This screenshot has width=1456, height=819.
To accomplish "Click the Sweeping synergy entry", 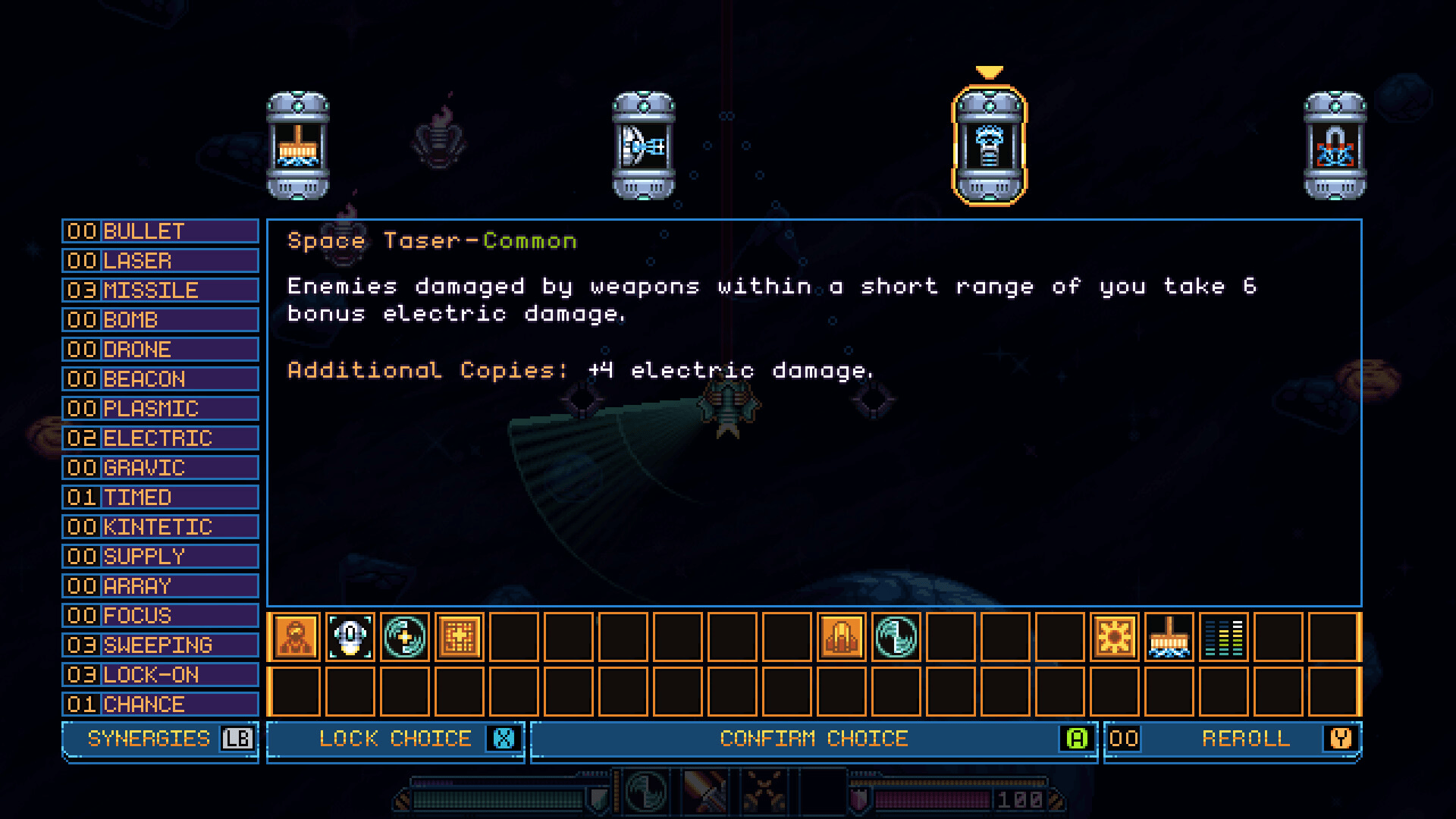I will [x=160, y=645].
